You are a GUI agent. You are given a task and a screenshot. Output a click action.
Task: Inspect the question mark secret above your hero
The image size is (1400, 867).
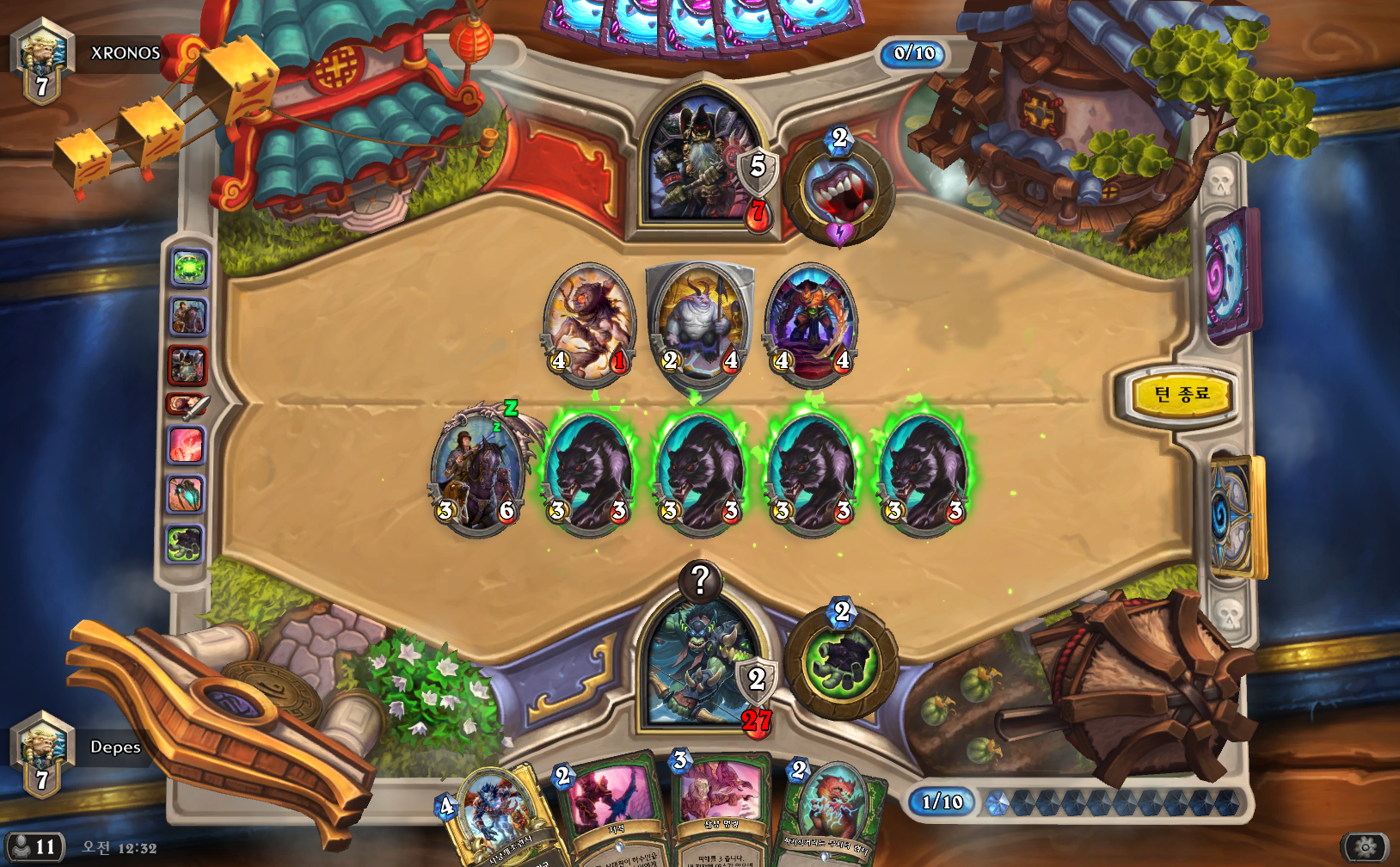click(x=700, y=581)
